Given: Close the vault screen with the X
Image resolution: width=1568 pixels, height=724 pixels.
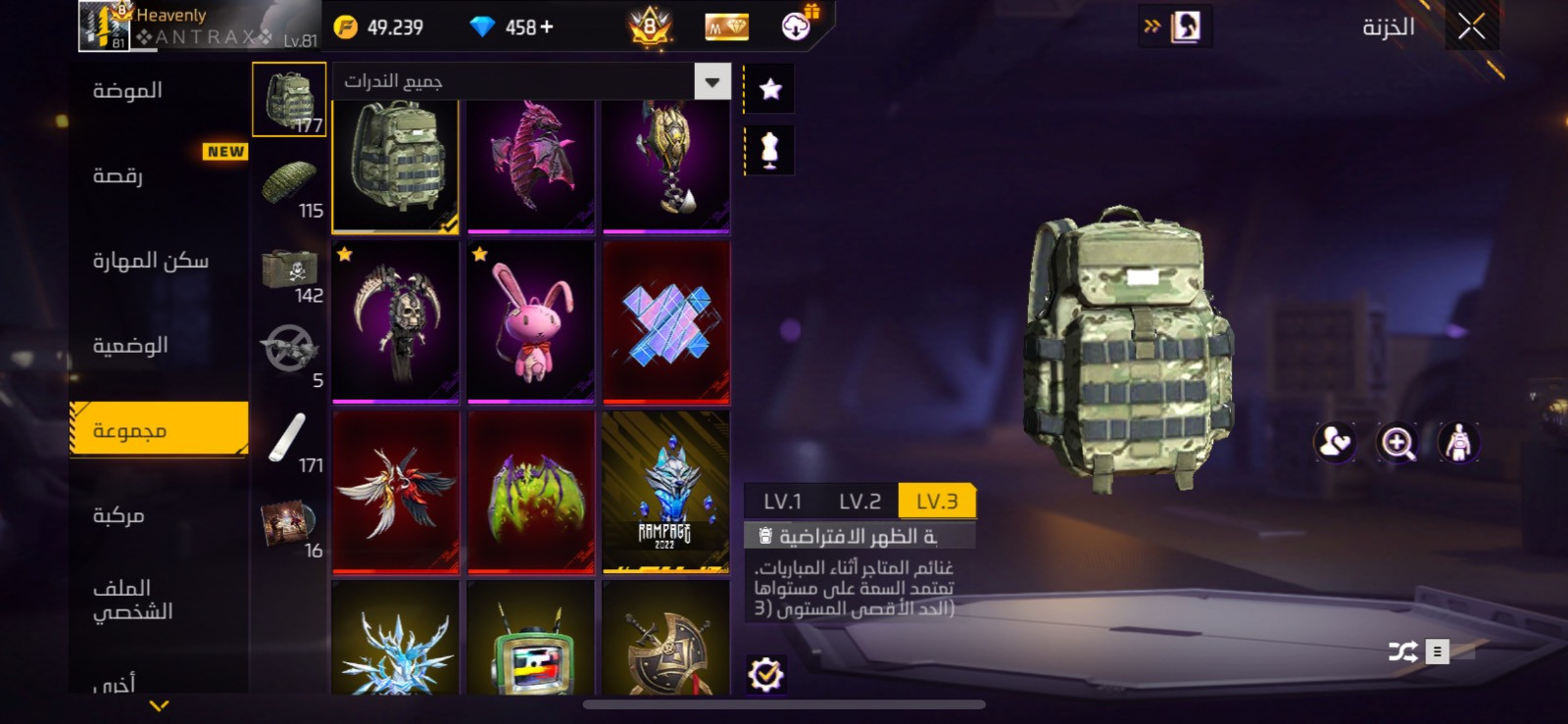Looking at the screenshot, I should (x=1471, y=26).
